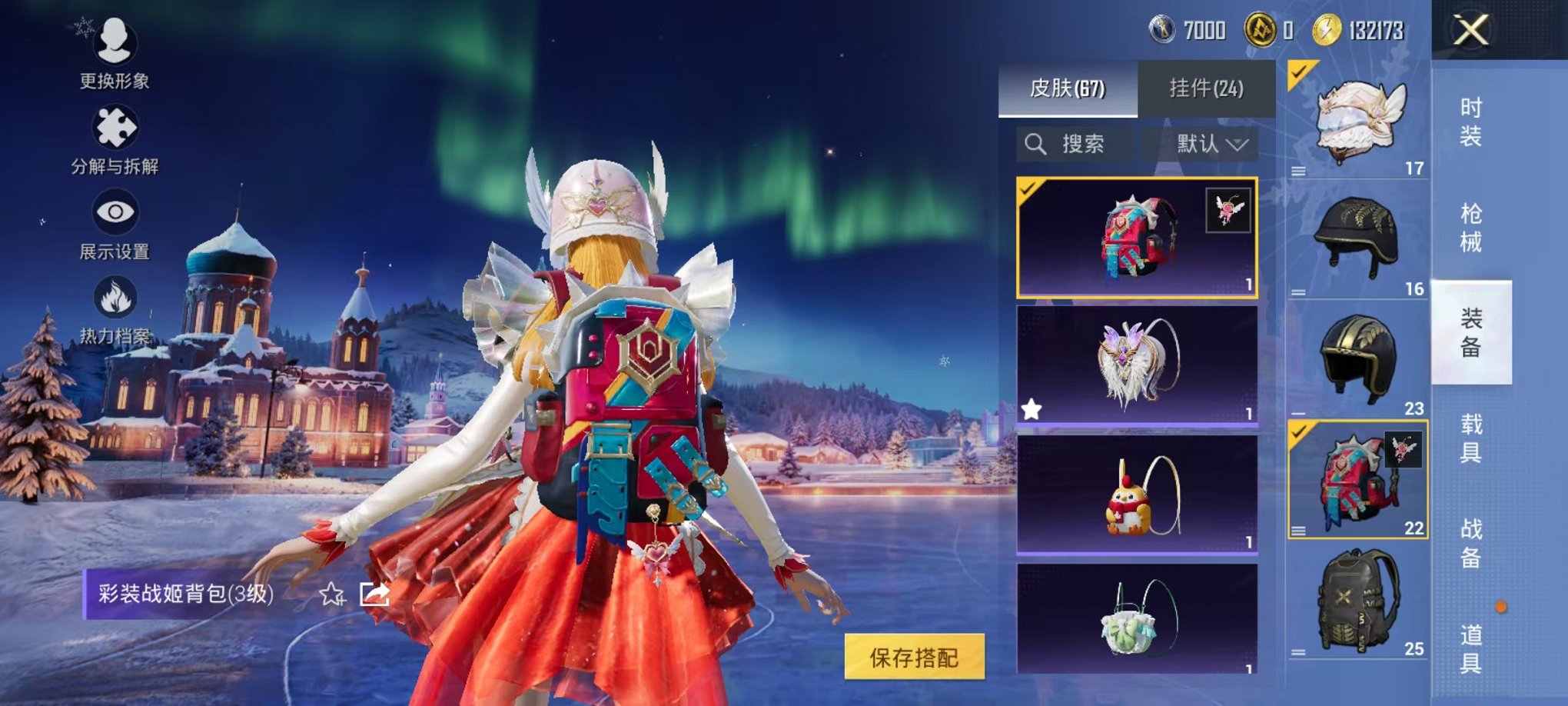Switch to the 挂件(24) pendants tab
Image resolution: width=1568 pixels, height=706 pixels.
click(1208, 88)
